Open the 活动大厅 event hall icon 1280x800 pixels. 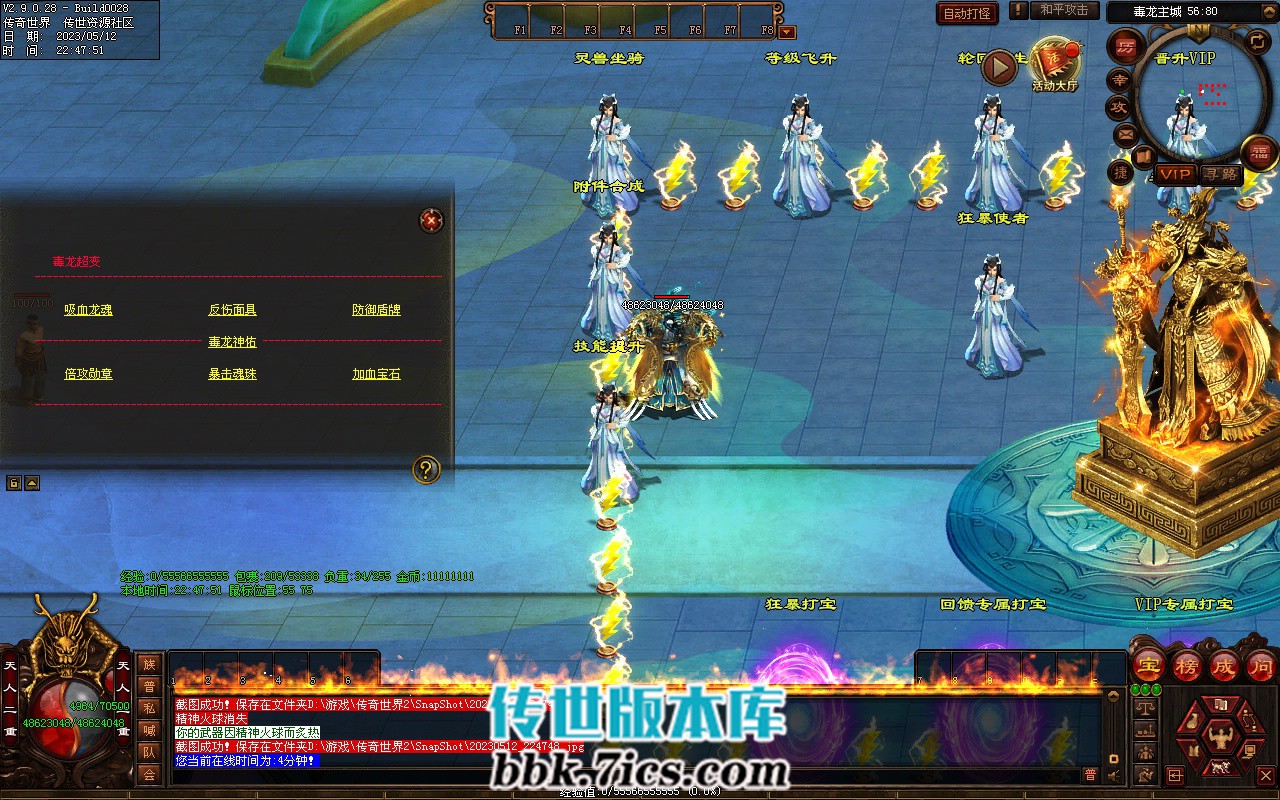pyautogui.click(x=1055, y=64)
